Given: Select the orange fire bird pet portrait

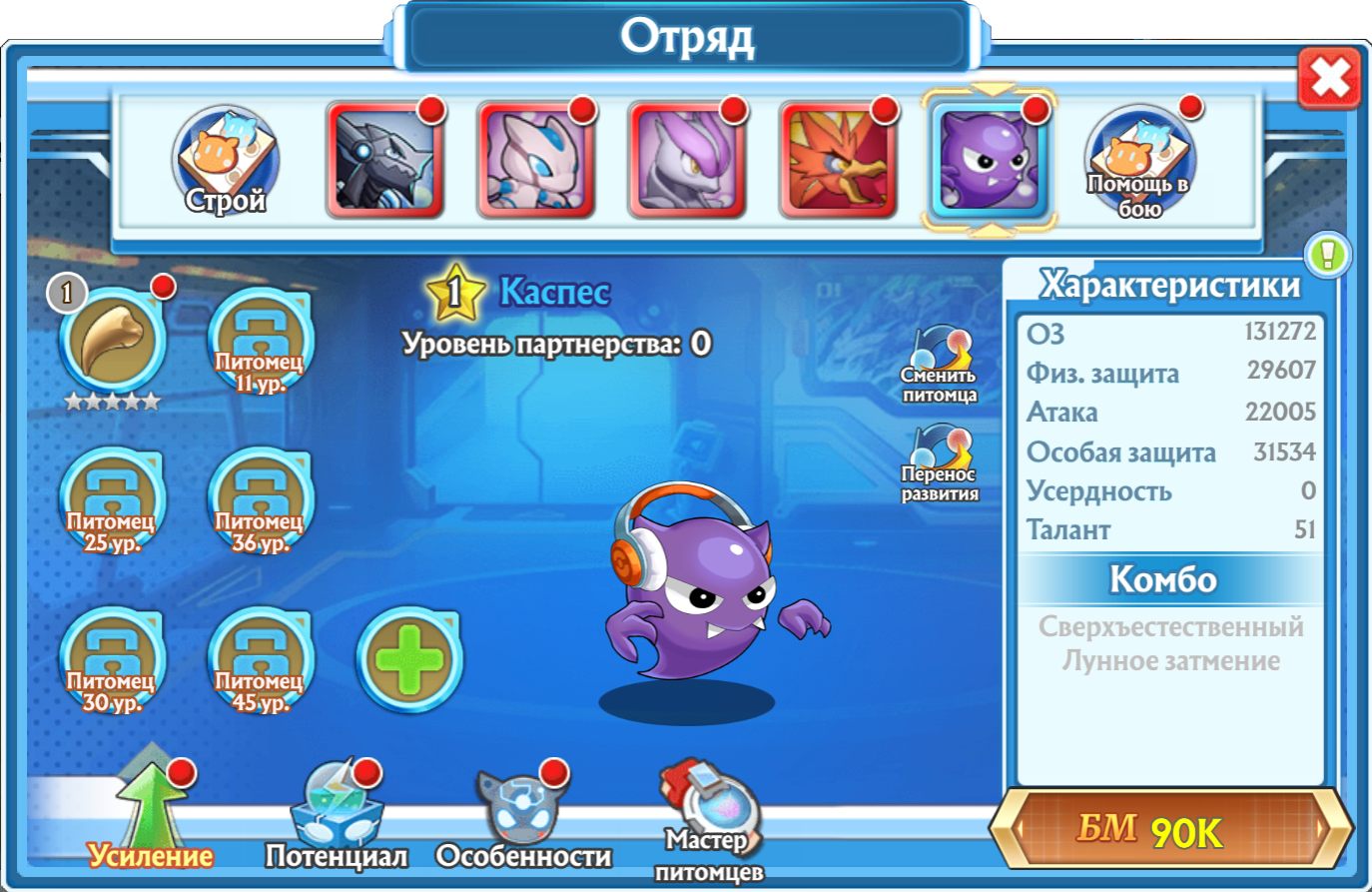Looking at the screenshot, I should tap(838, 160).
